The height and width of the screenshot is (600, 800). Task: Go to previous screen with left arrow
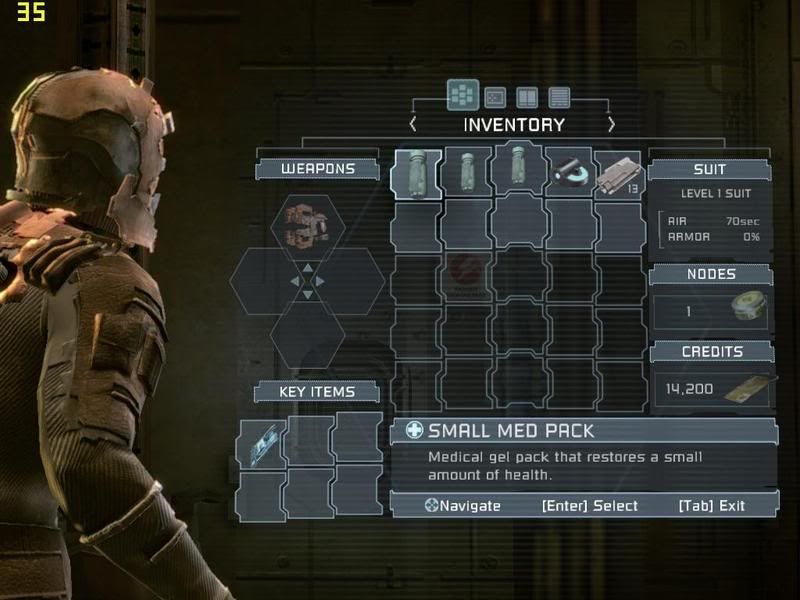point(413,125)
